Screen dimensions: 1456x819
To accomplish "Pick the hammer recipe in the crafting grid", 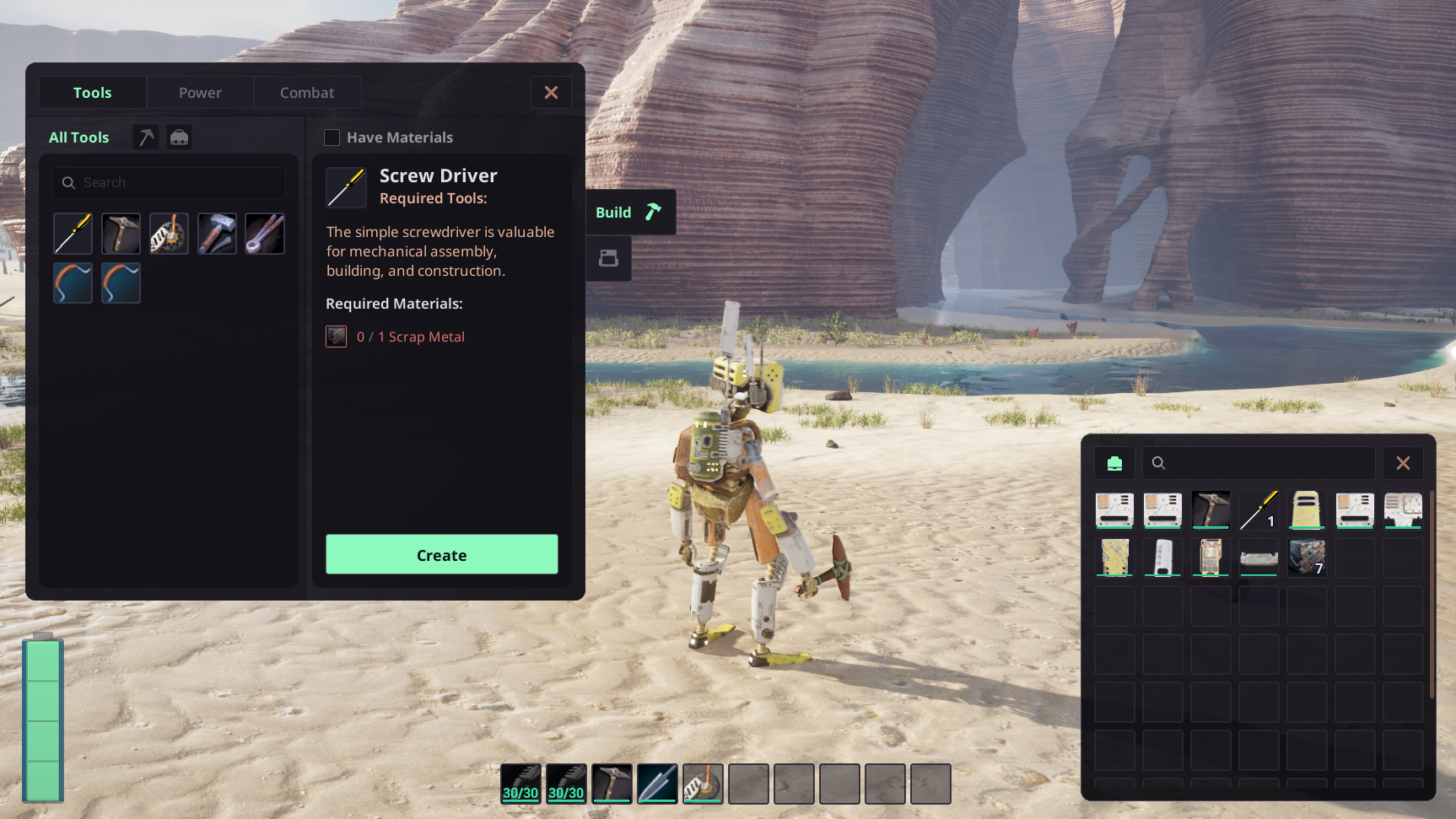I will [x=217, y=234].
